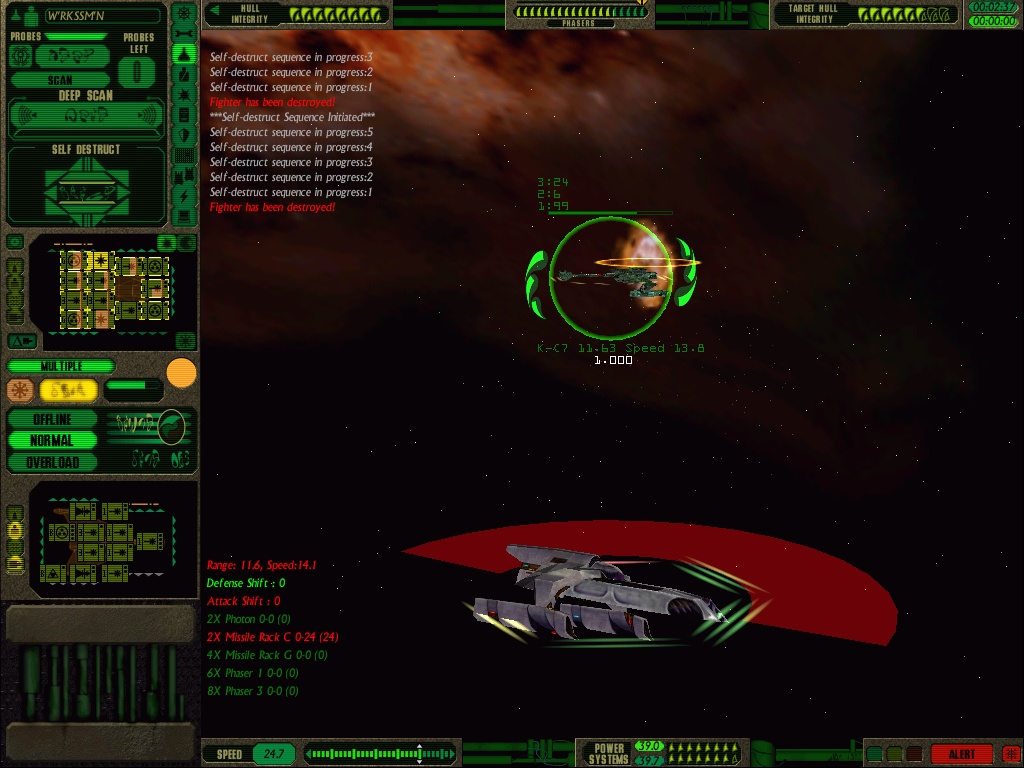Viewport: 1024px width, 768px height.
Task: Set weapons mode to OFFLINE
Action: point(53,419)
